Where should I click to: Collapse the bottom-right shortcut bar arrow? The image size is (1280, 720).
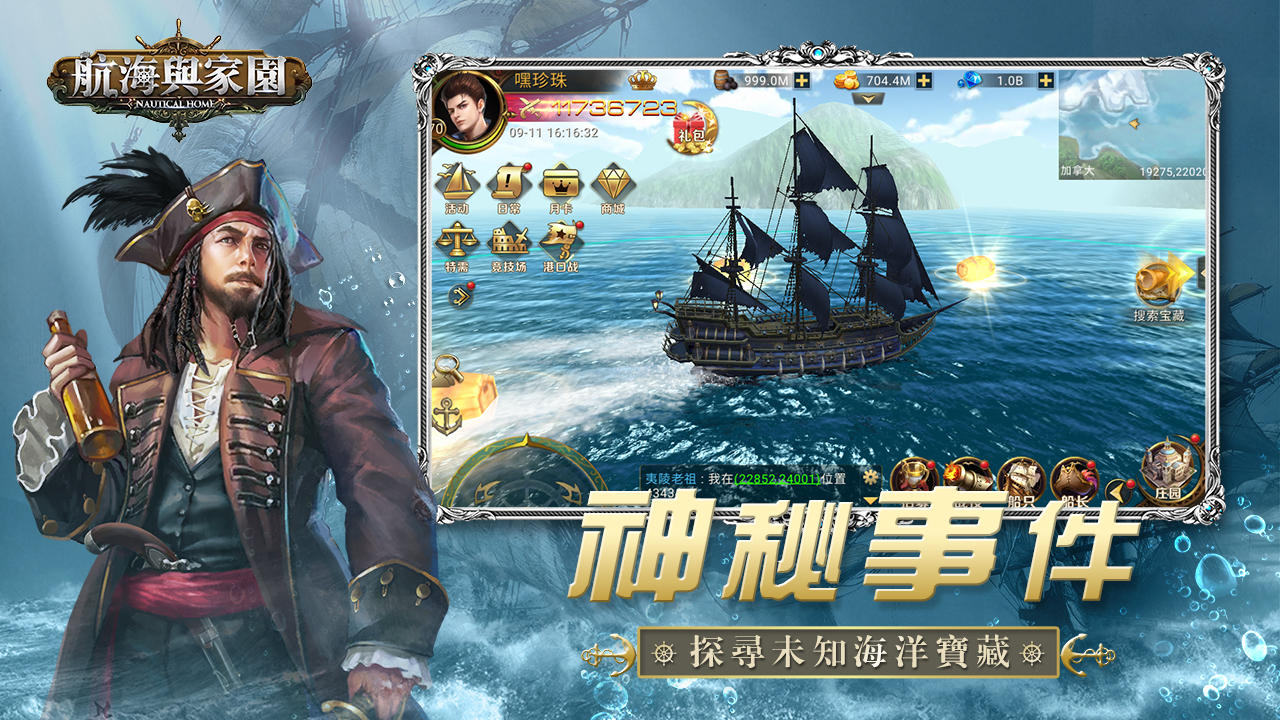pyautogui.click(x=1119, y=490)
